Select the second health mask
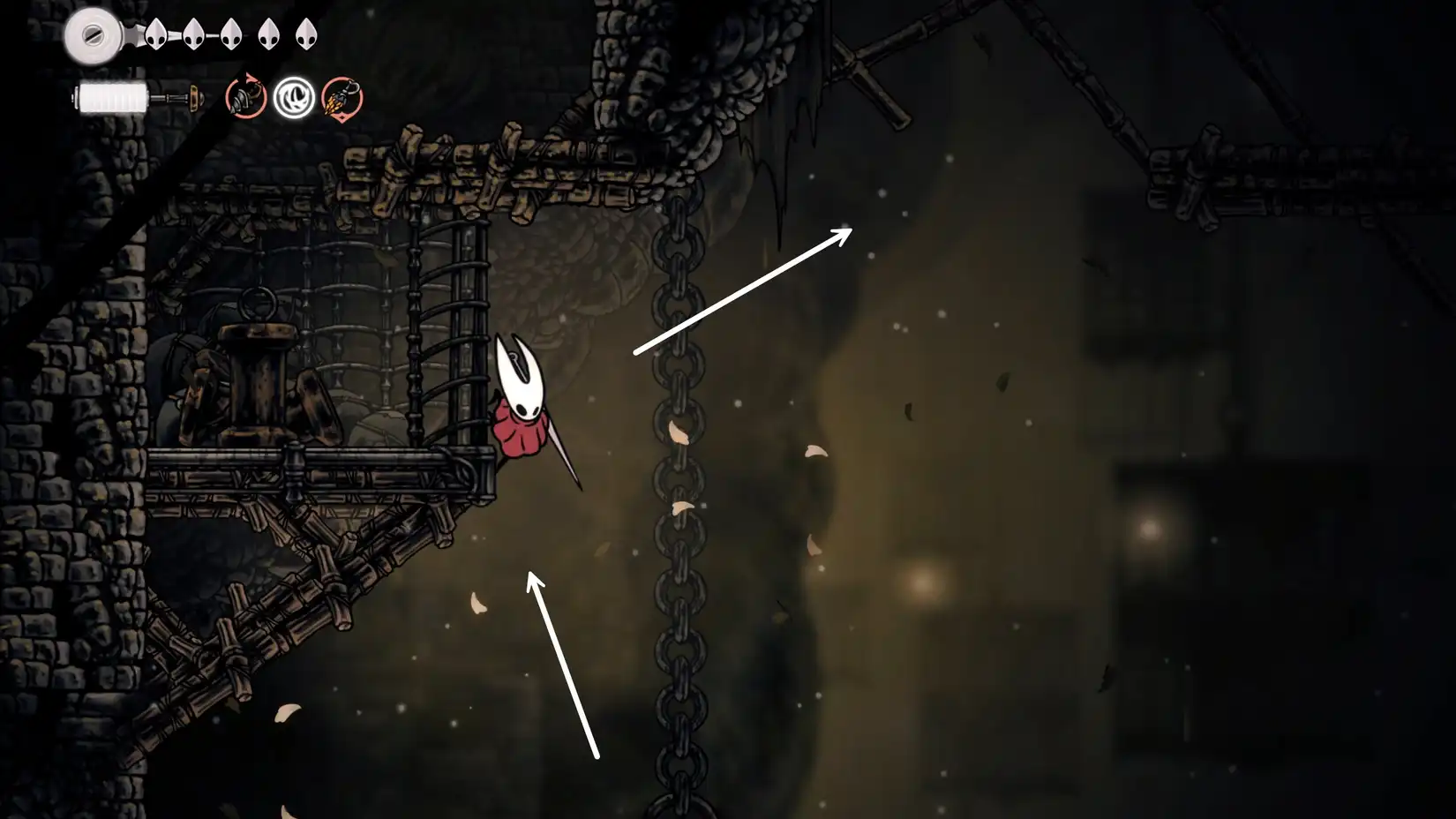 (x=193, y=34)
